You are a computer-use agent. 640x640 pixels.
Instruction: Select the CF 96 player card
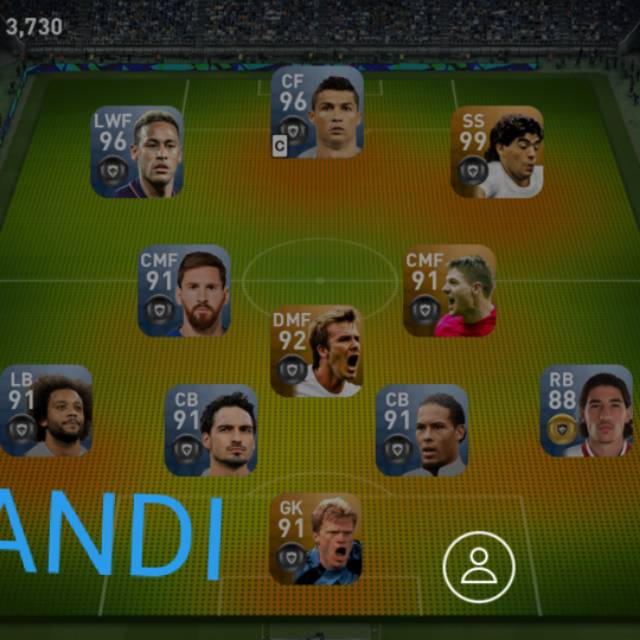[317, 112]
